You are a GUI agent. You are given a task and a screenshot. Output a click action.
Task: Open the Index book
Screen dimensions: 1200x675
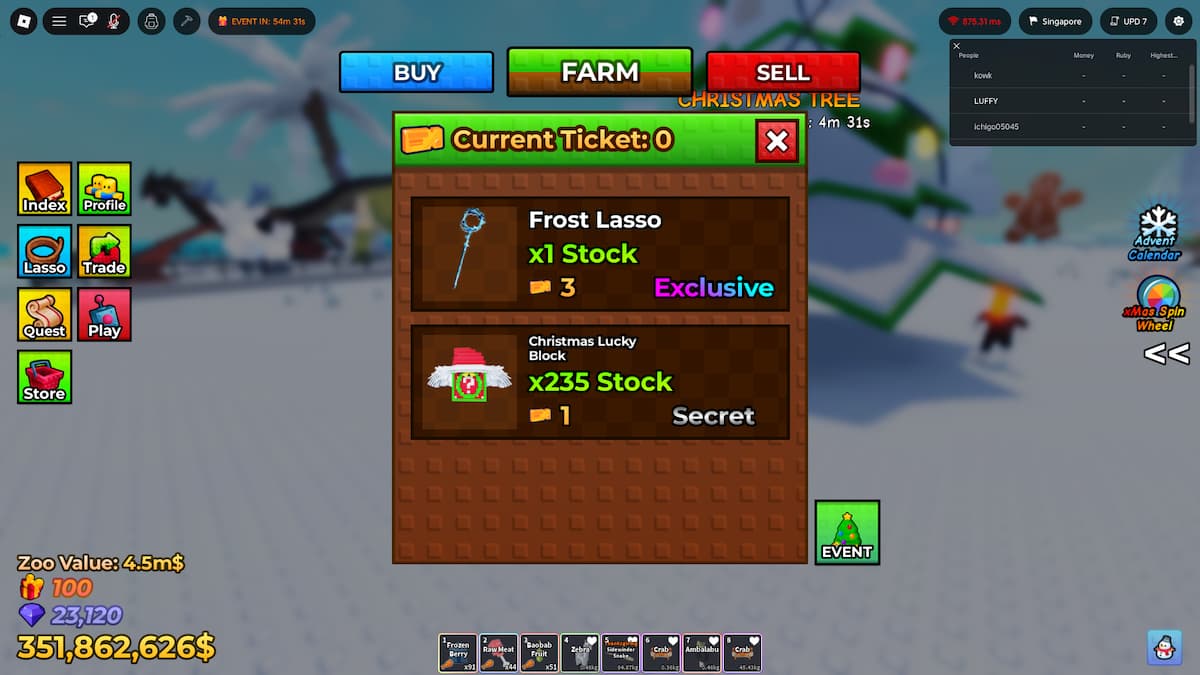point(44,189)
